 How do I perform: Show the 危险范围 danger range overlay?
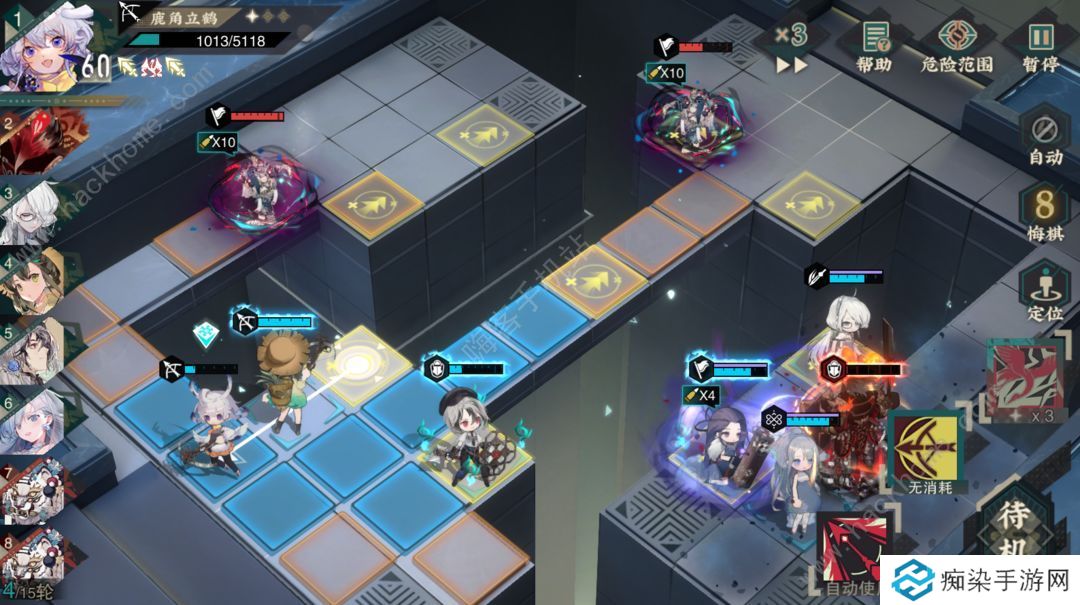(957, 45)
